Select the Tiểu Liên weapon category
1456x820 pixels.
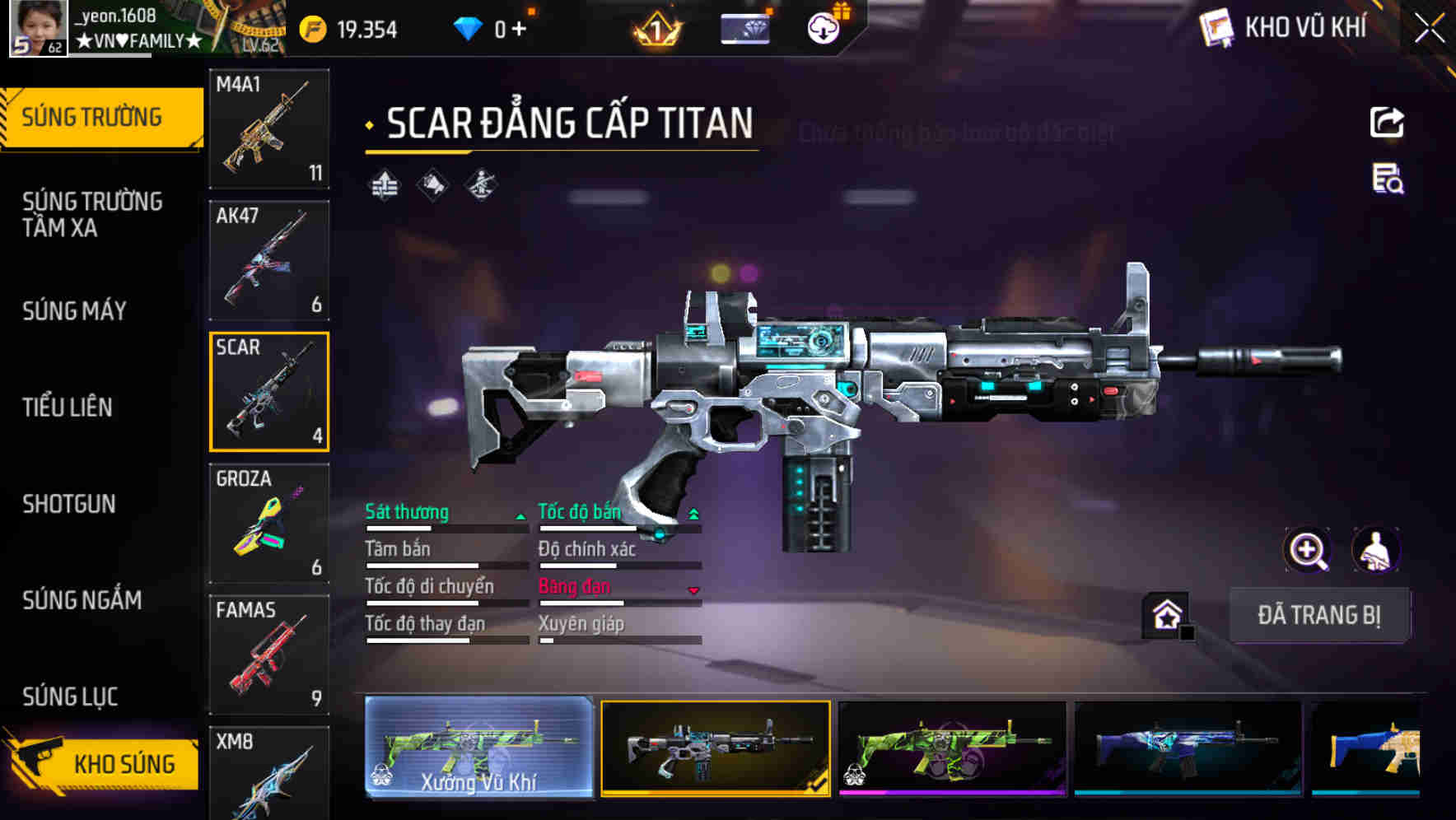pyautogui.click(x=68, y=407)
